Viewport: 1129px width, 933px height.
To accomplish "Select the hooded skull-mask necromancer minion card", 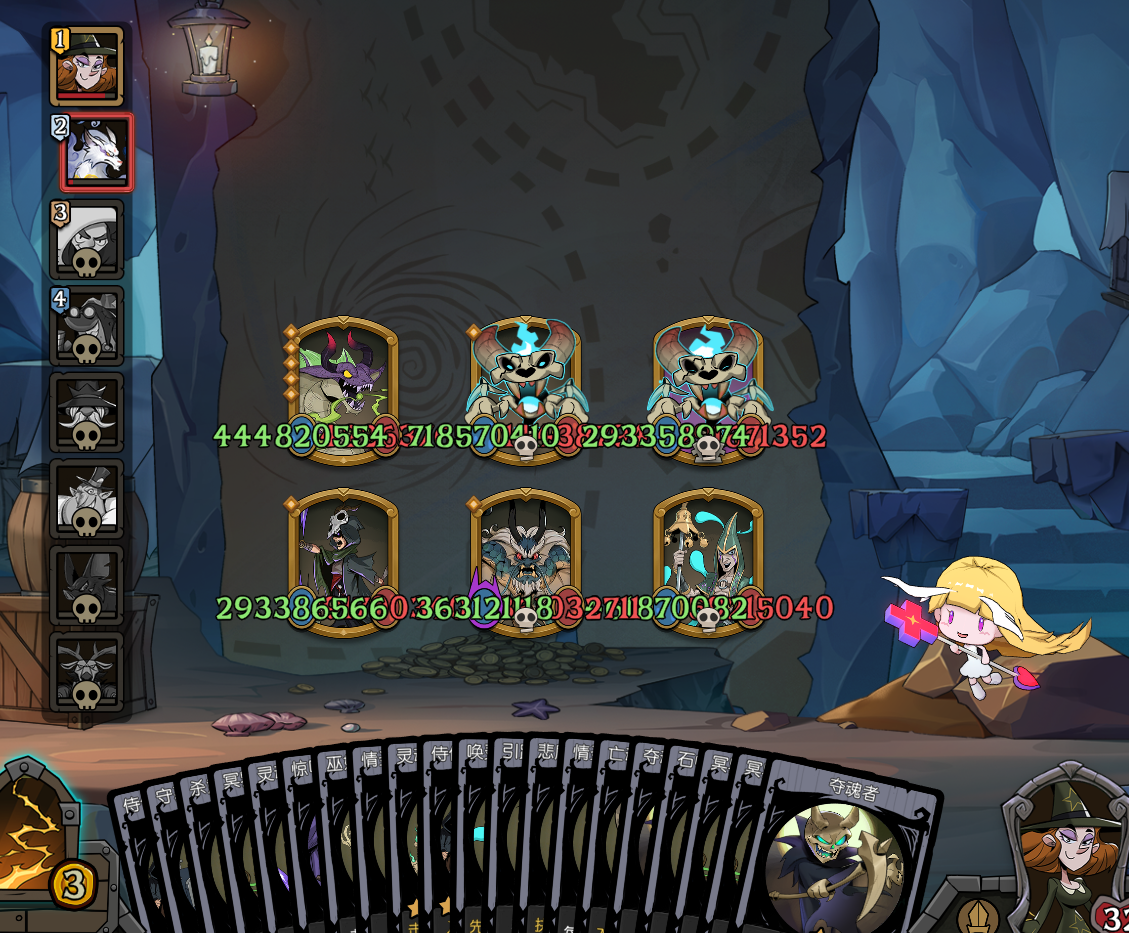I will 343,560.
